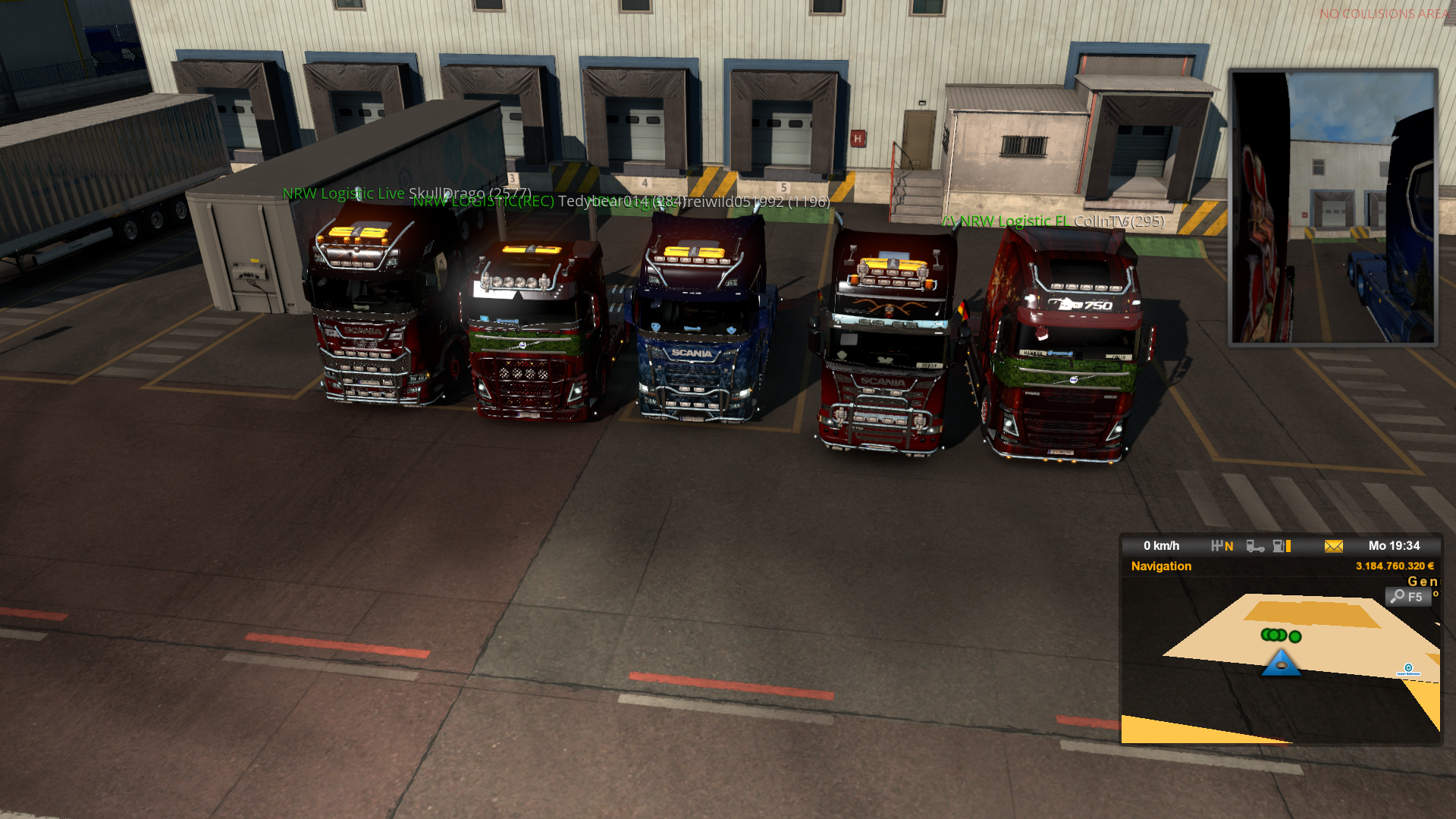Select the Navigation tab of the Route Advisor
The image size is (1456, 819).
1161,566
